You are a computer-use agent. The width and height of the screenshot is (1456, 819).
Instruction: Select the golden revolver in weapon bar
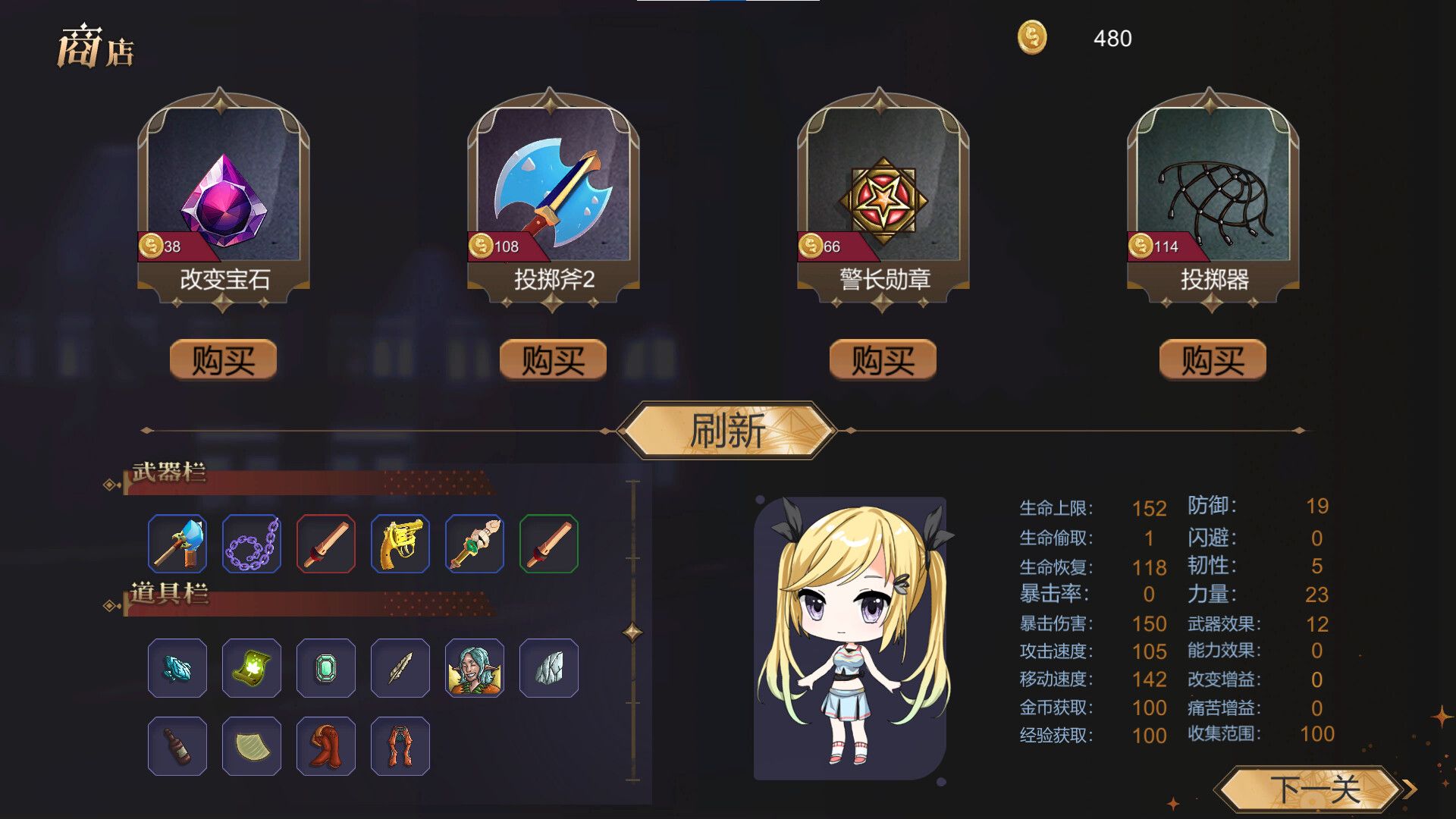[400, 543]
